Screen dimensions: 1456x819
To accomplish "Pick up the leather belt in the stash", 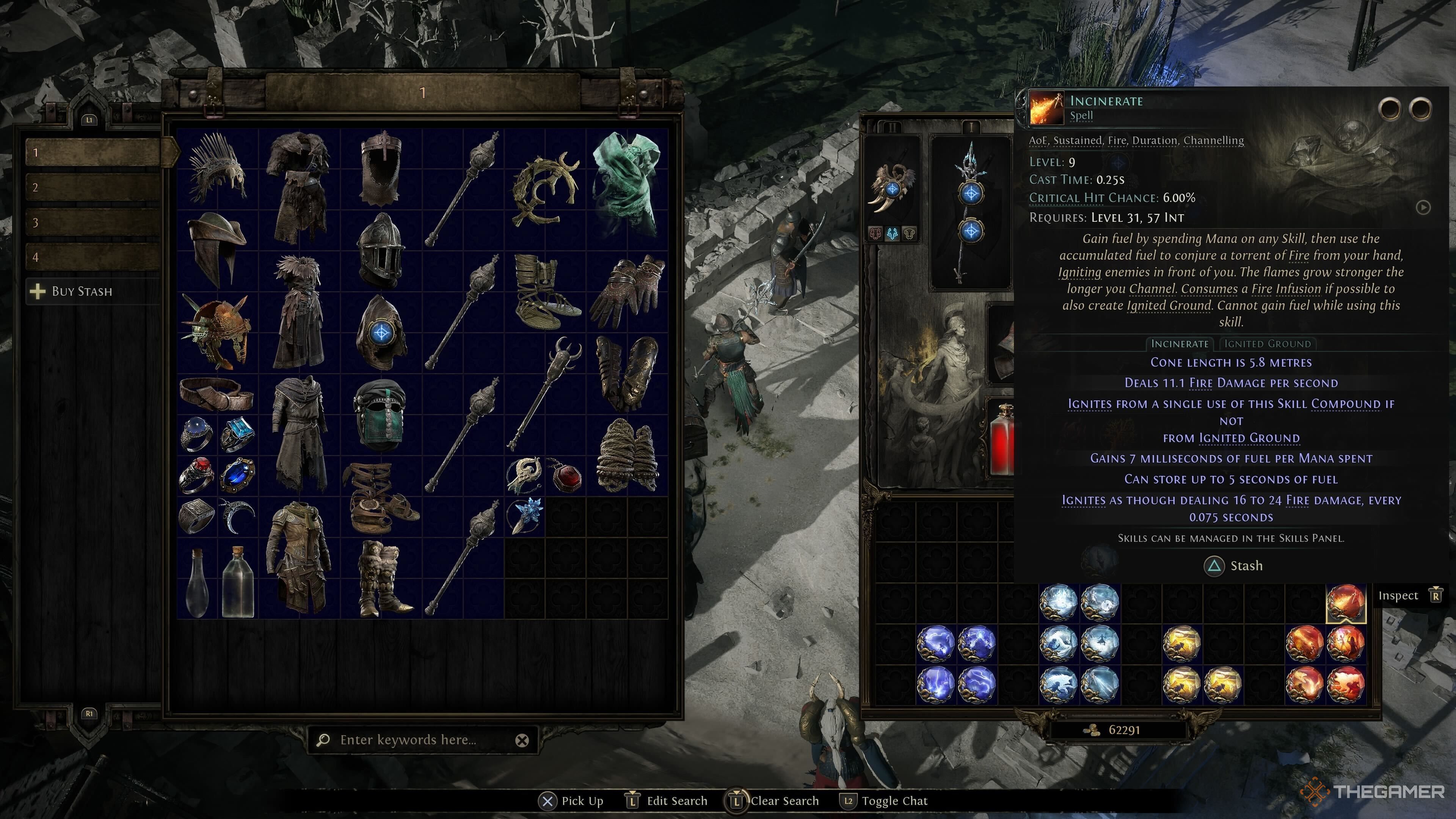I will (217, 394).
